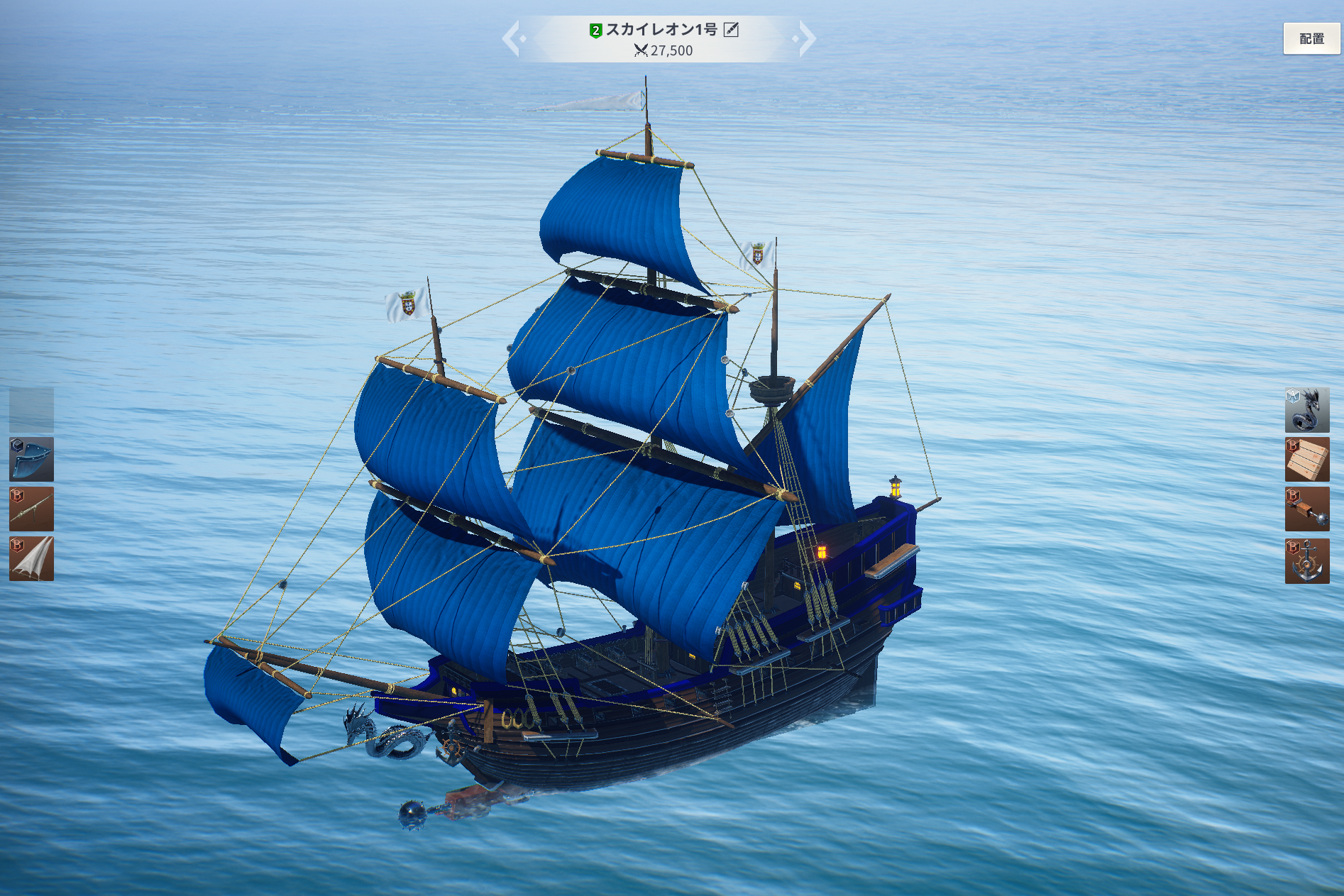Choose the white sail equipment slot

click(31, 559)
